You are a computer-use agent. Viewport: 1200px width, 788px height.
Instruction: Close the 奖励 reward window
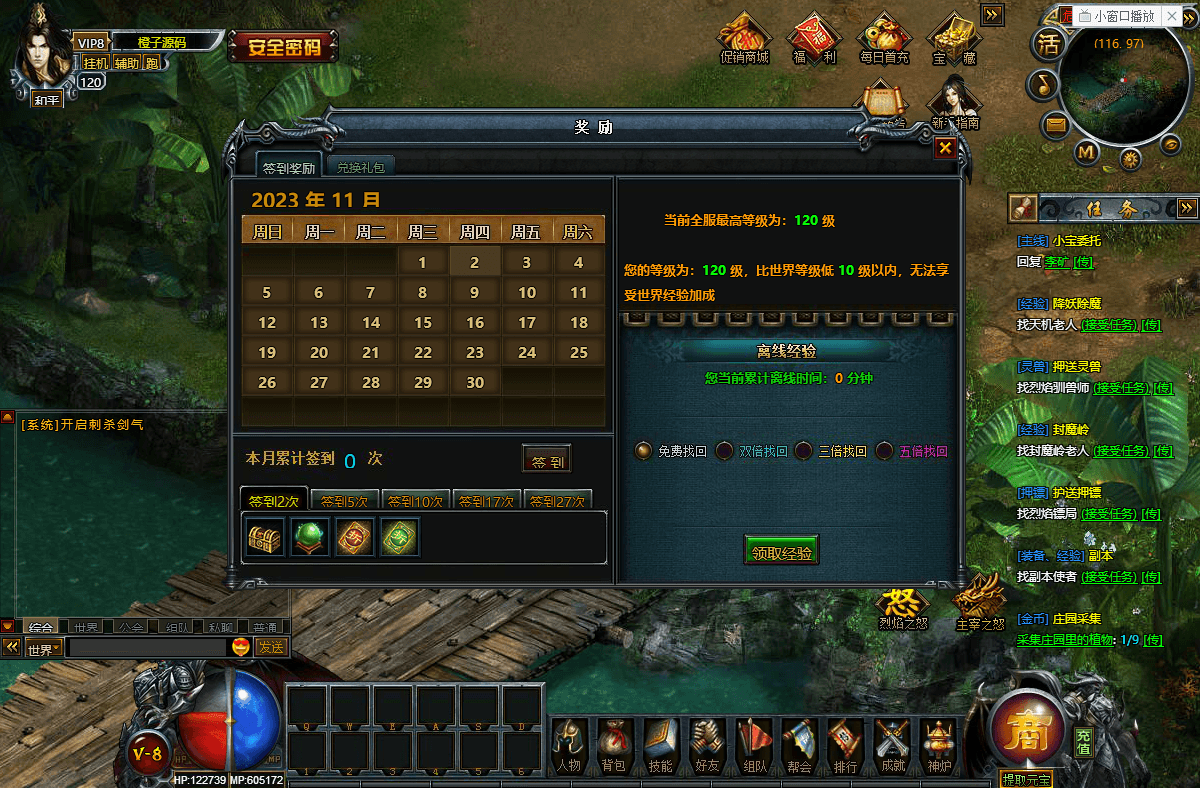(945, 148)
